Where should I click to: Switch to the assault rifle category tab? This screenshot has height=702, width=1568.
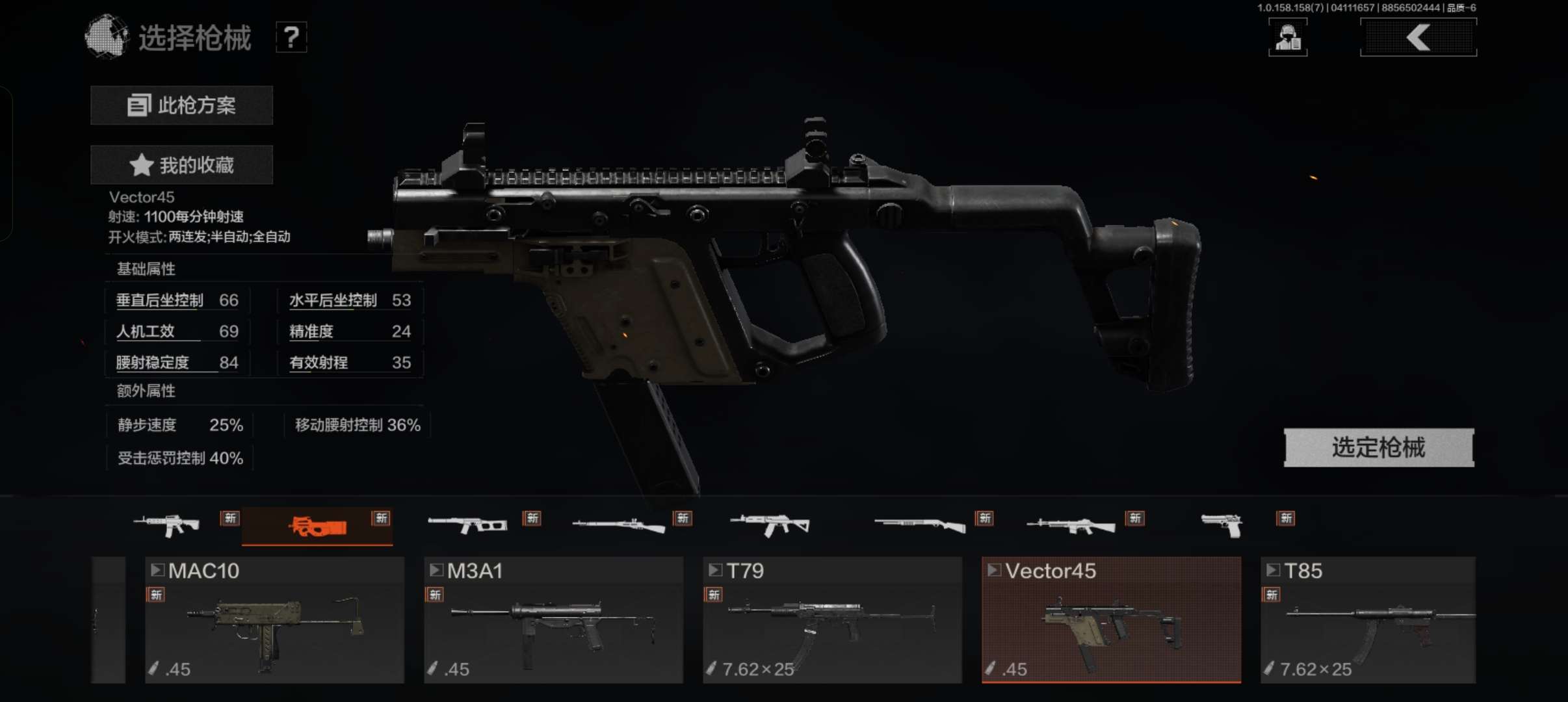pyautogui.click(x=166, y=525)
